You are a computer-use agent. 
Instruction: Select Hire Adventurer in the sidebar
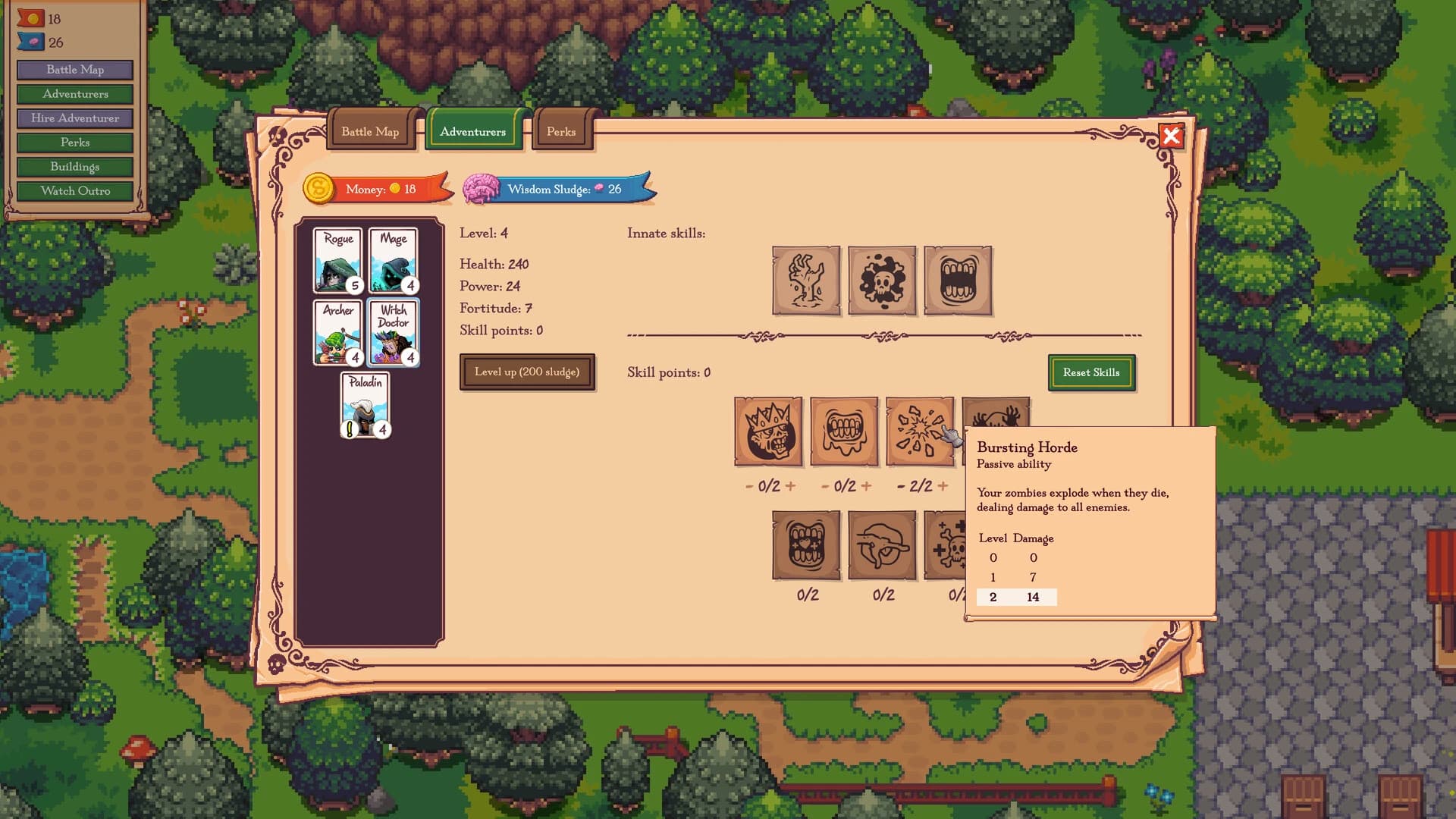[x=74, y=118]
